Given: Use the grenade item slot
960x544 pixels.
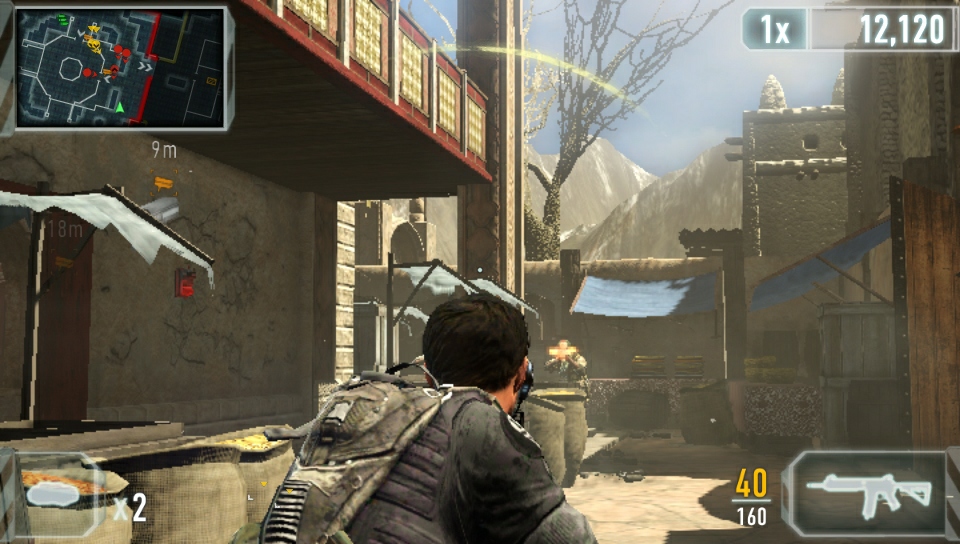Looking at the screenshot, I should [x=60, y=494].
